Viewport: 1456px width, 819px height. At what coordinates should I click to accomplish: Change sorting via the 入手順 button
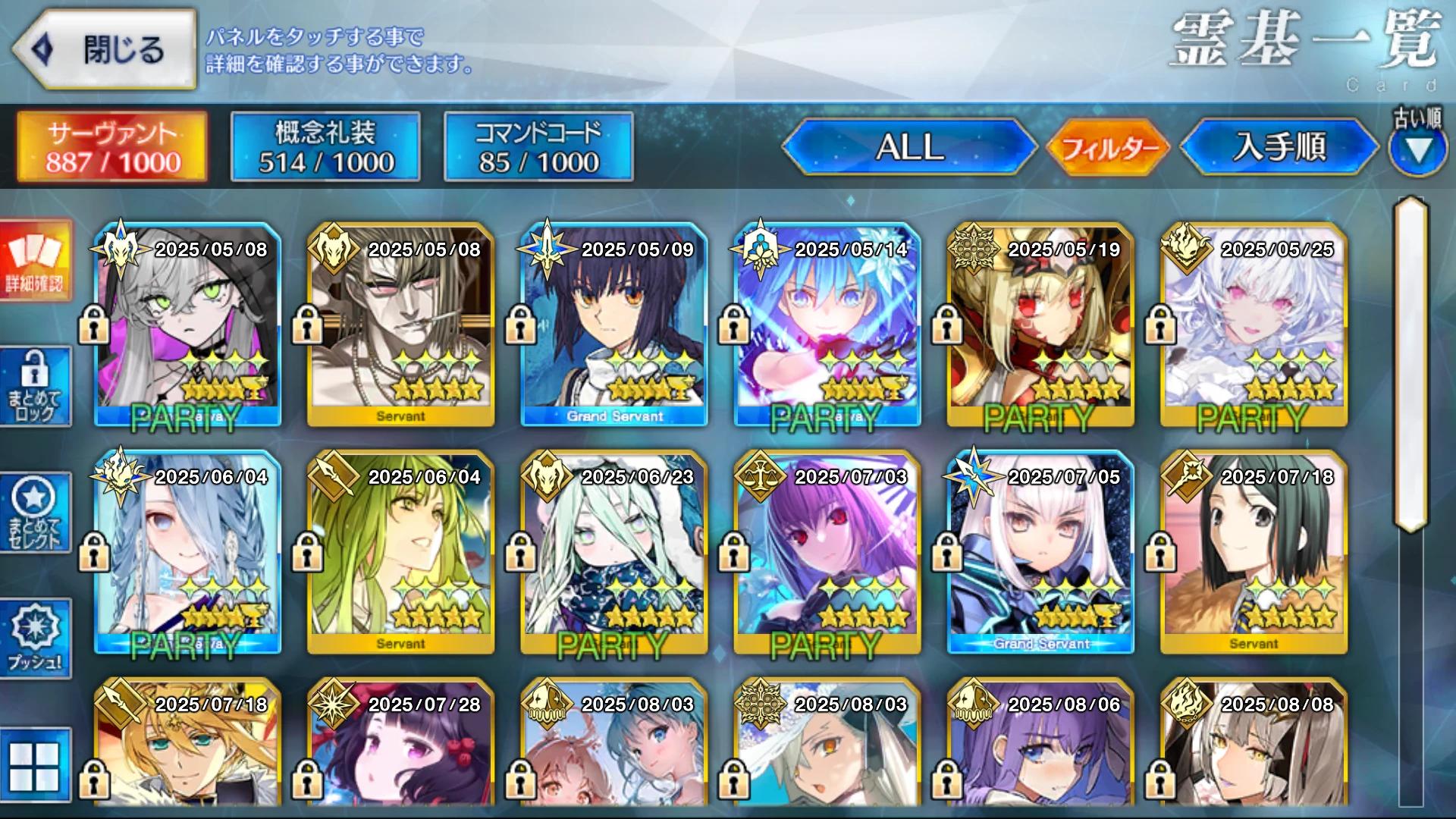1279,147
